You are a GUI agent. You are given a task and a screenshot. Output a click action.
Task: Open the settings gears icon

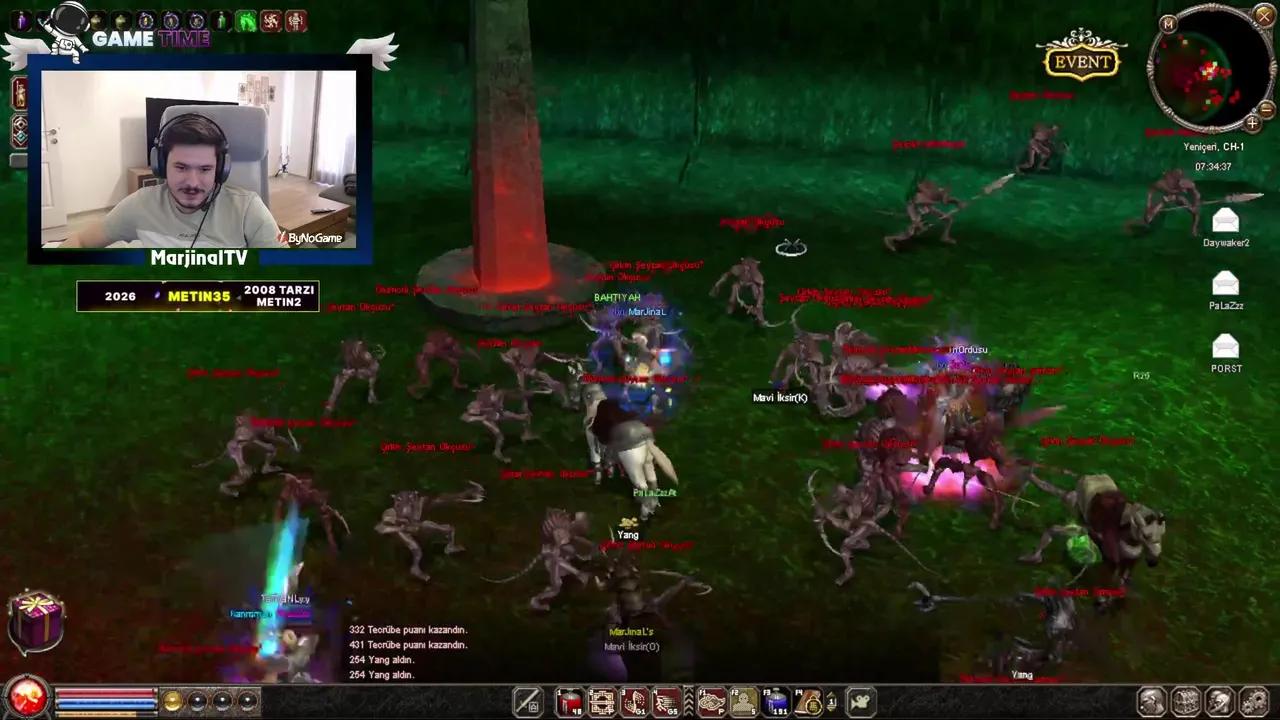(x=1253, y=702)
